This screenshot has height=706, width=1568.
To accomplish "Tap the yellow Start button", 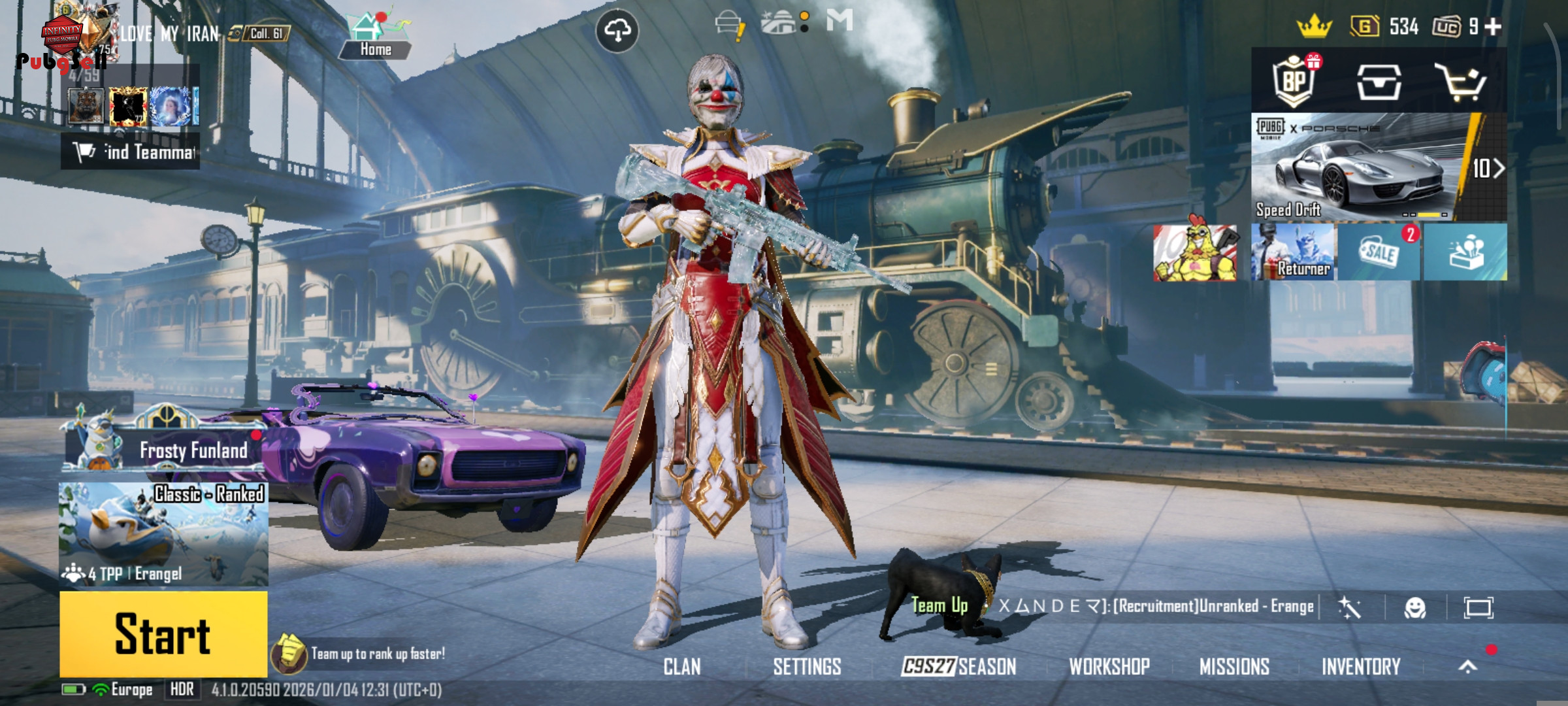I will coord(163,633).
